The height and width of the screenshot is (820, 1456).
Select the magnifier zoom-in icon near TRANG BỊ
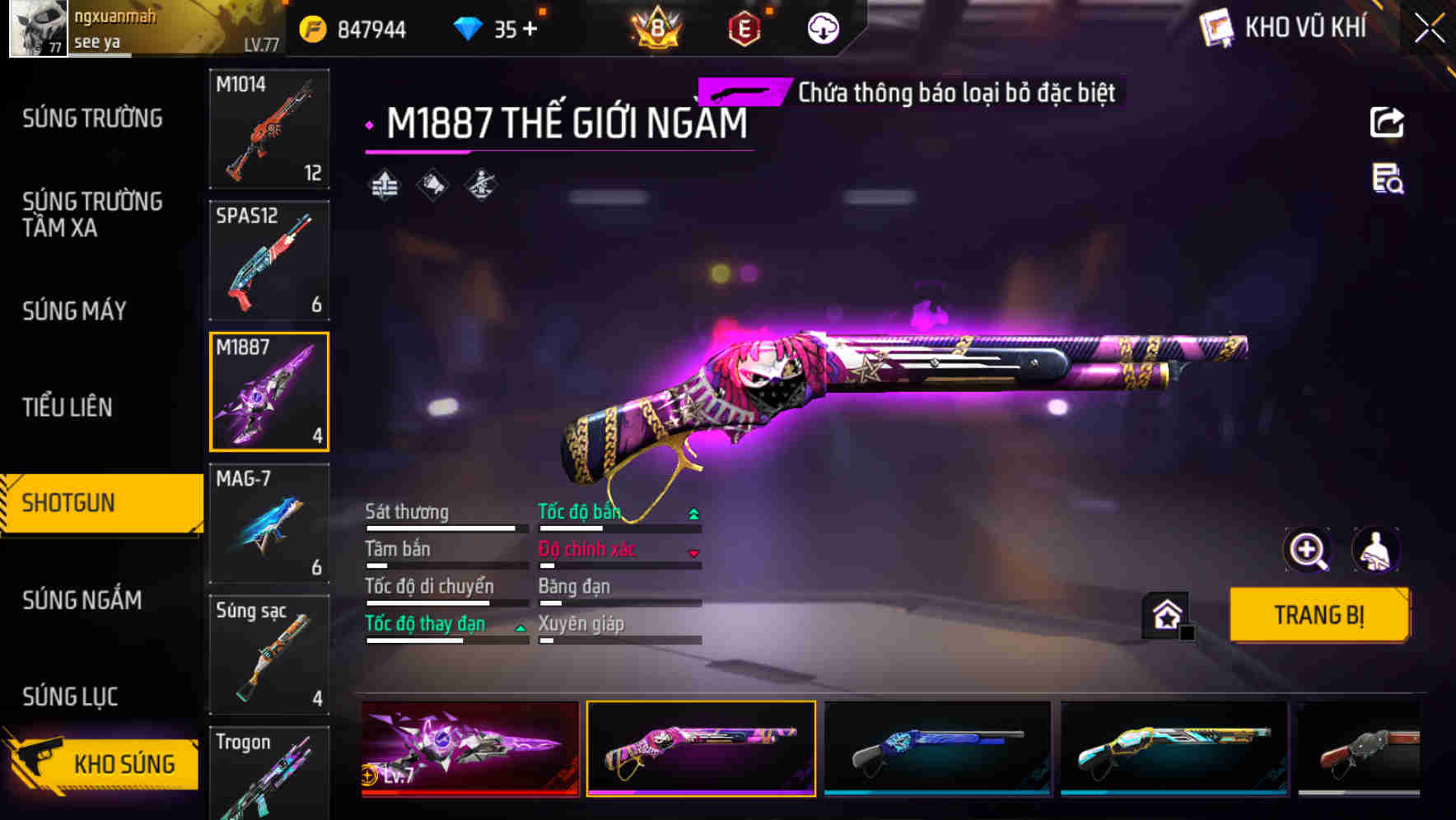[x=1308, y=549]
